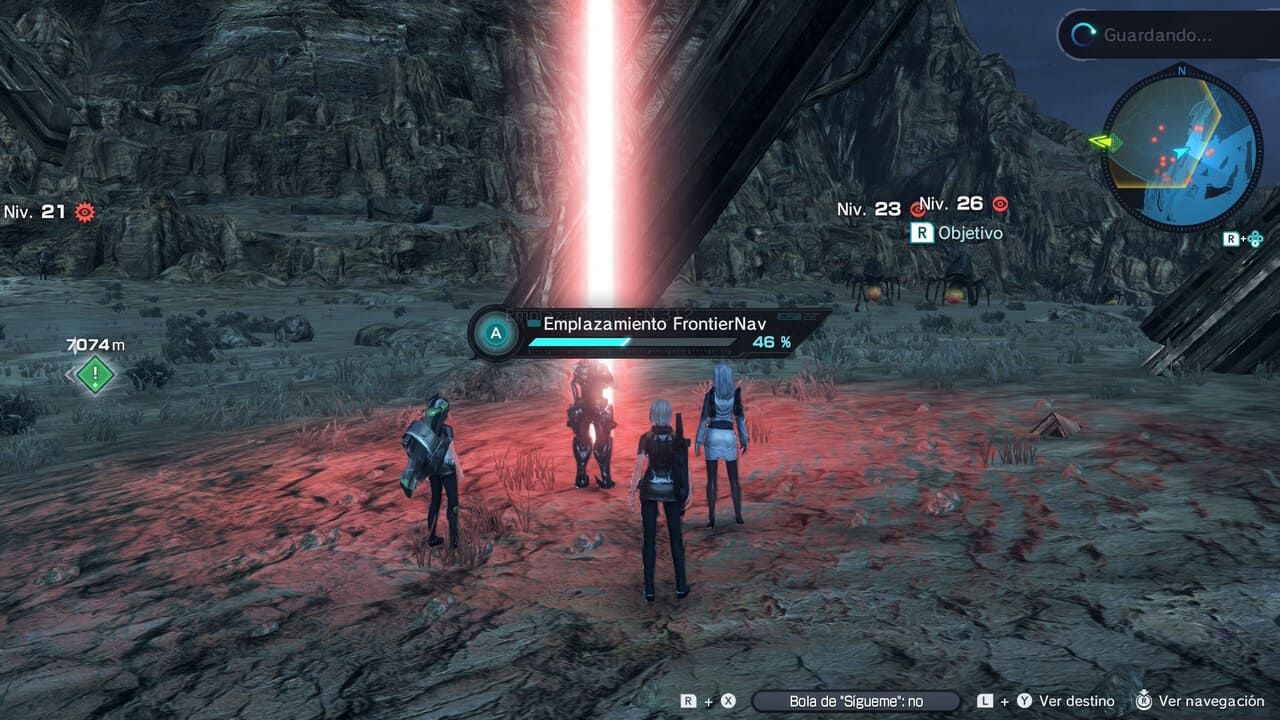Expand the minimap with R plus d-pad
The height and width of the screenshot is (720, 1280).
click(x=1243, y=238)
